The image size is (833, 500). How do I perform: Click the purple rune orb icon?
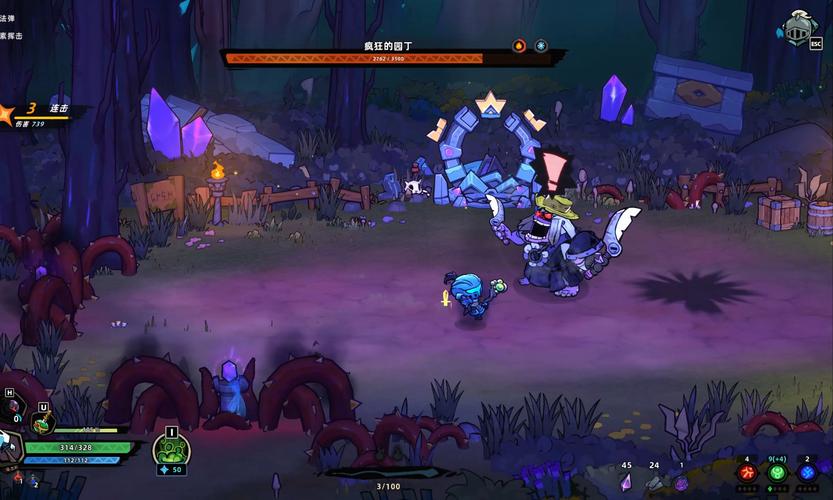tap(682, 482)
